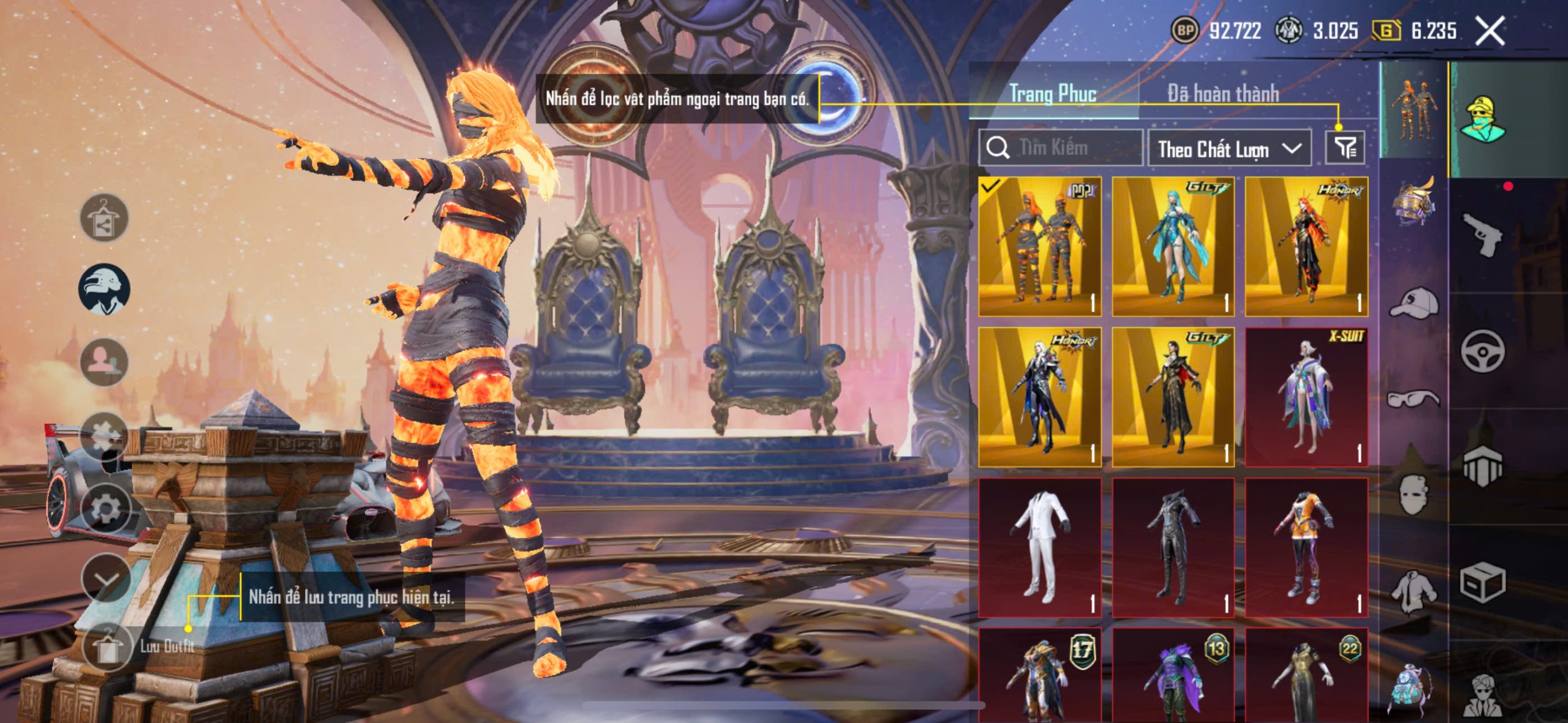Show the sunglasses eyewear category
Image resolution: width=1568 pixels, height=723 pixels.
tap(1414, 399)
